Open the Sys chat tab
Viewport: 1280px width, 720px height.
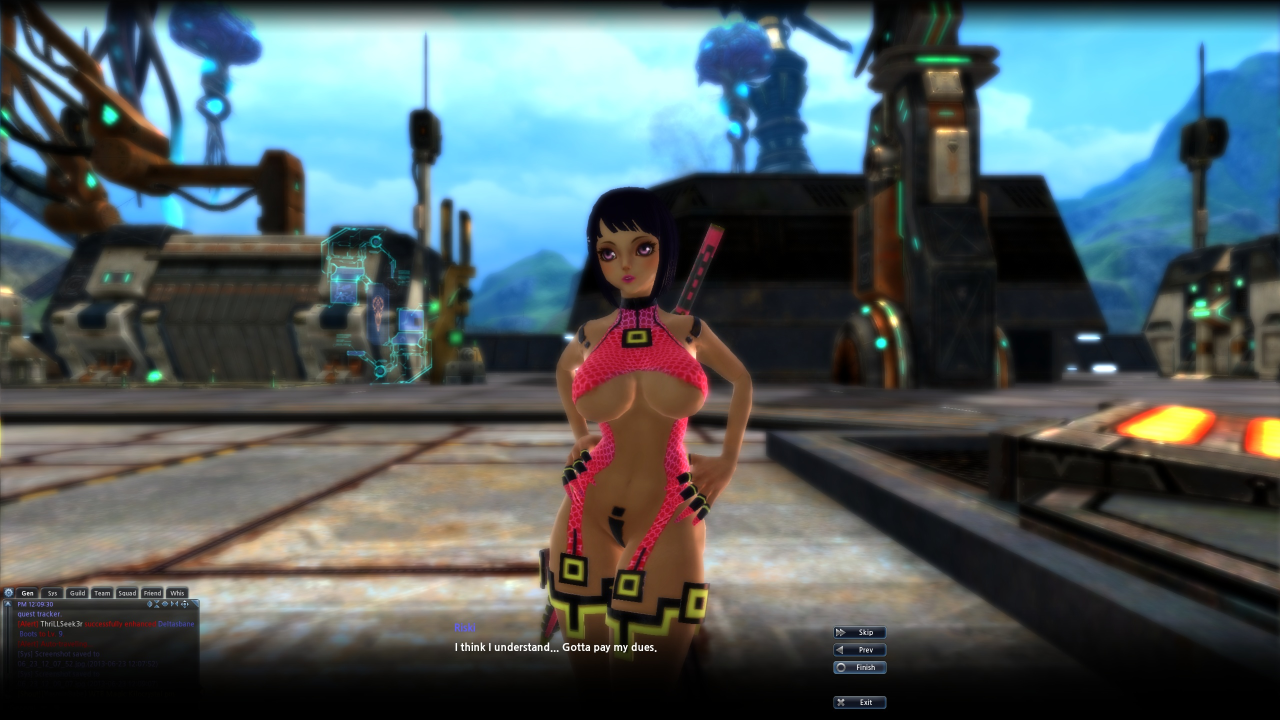pyautogui.click(x=53, y=593)
